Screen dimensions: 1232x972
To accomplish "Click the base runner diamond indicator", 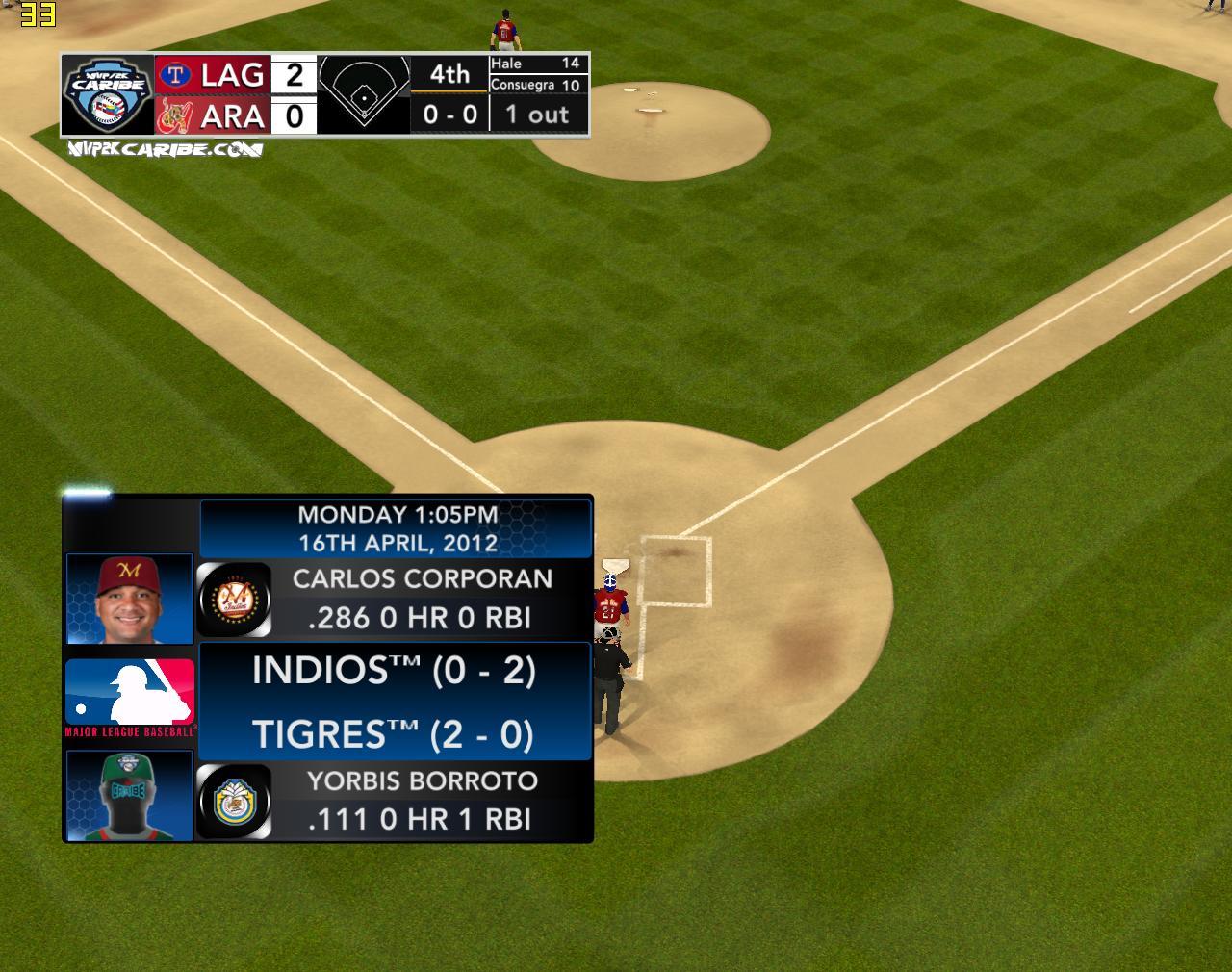I will 363,92.
